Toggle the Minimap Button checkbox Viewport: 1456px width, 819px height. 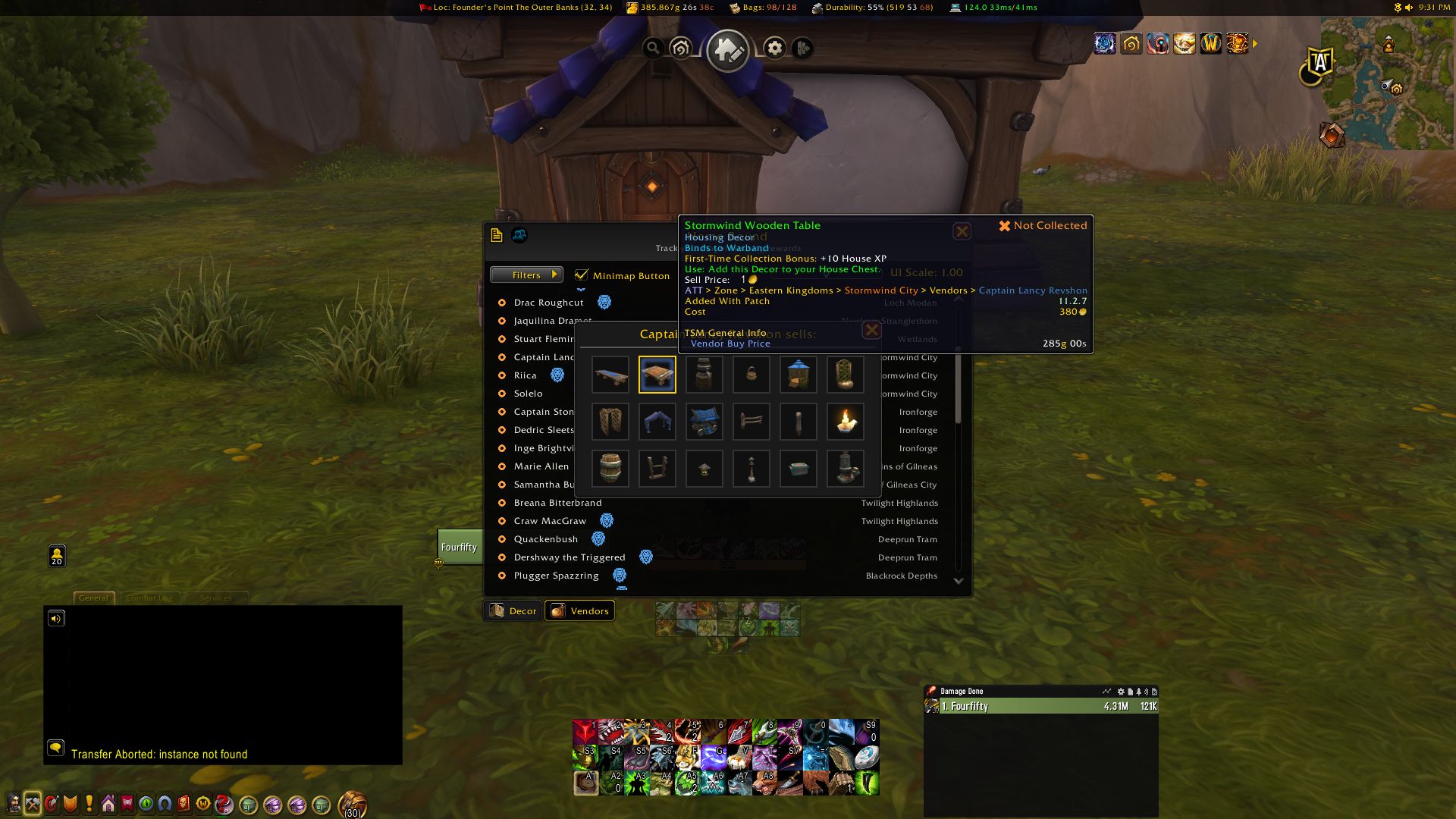click(x=582, y=275)
